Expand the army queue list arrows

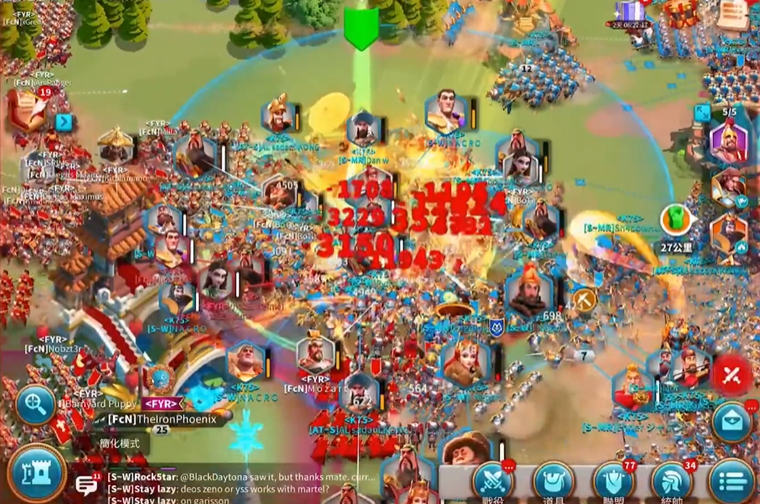[x=703, y=112]
